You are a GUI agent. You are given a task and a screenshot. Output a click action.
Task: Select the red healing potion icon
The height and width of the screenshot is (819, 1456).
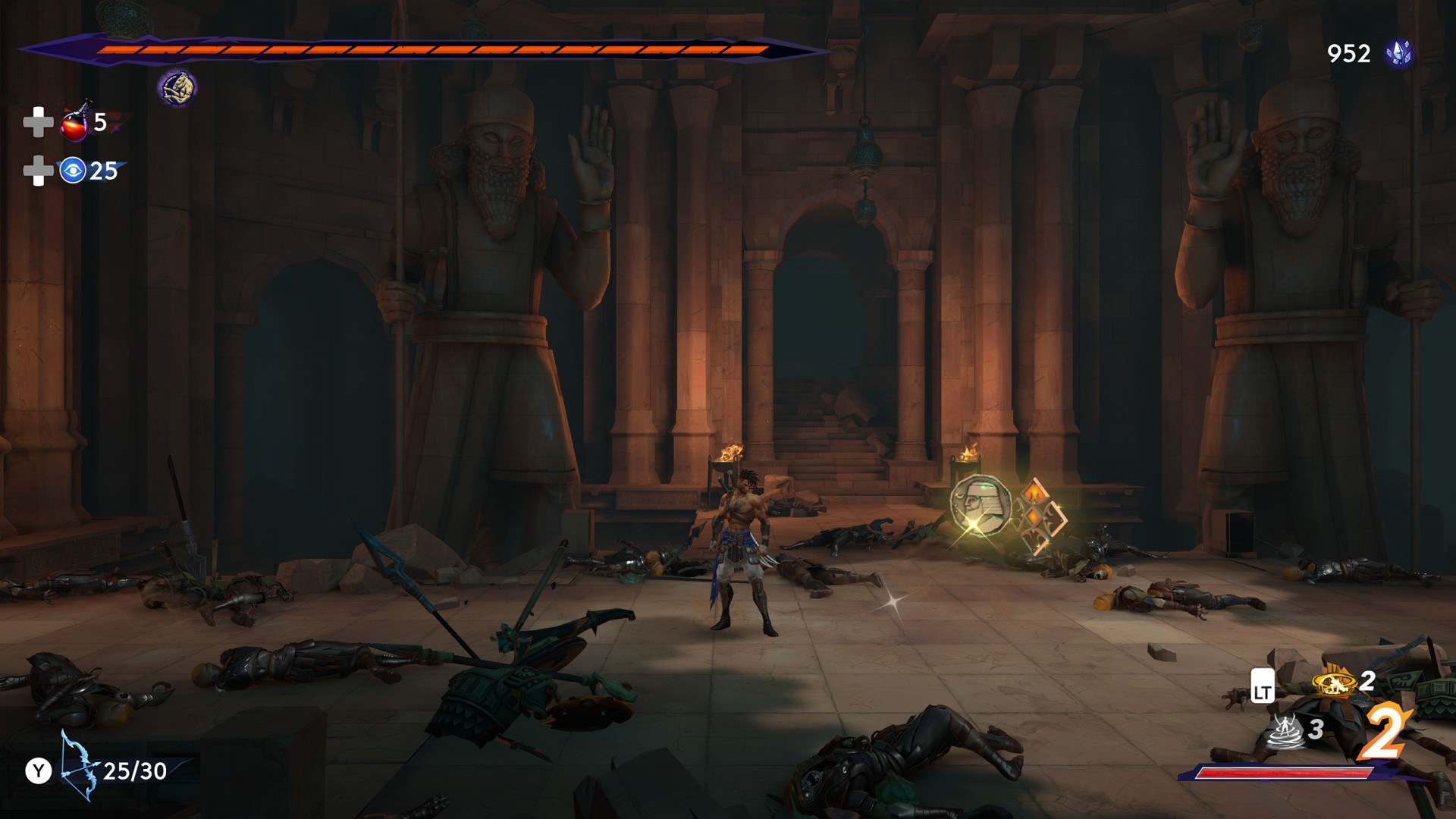click(x=76, y=123)
